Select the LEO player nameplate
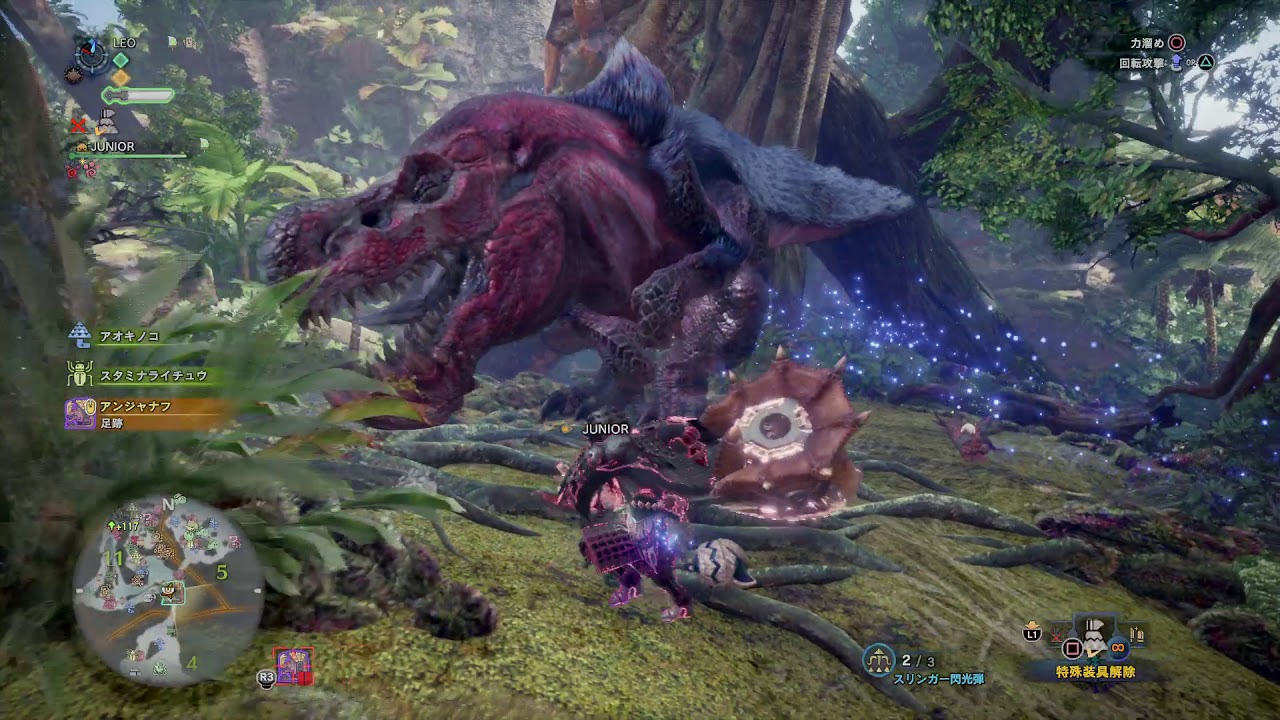Image resolution: width=1280 pixels, height=720 pixels. (123, 43)
